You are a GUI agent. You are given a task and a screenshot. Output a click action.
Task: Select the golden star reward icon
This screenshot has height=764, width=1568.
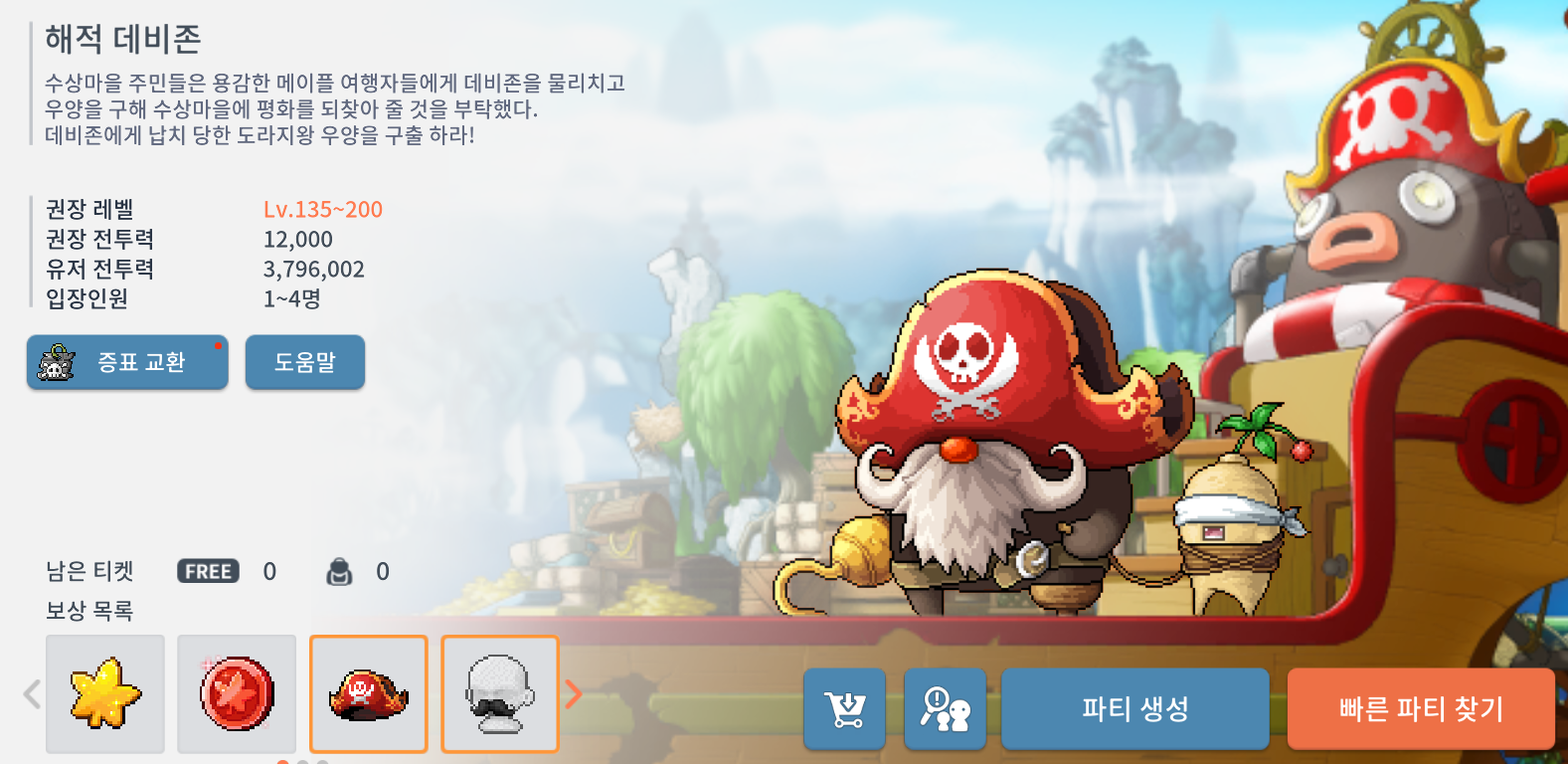(x=104, y=693)
